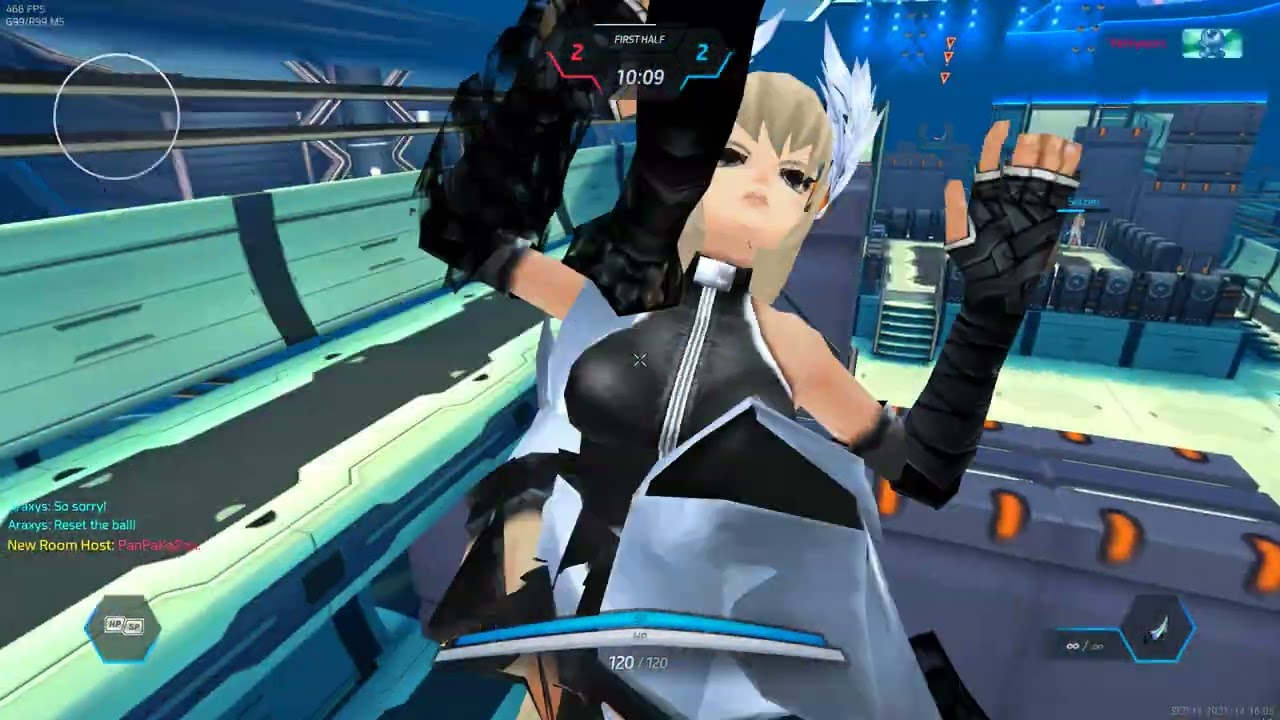Click the New Room Host chat message

(104, 546)
